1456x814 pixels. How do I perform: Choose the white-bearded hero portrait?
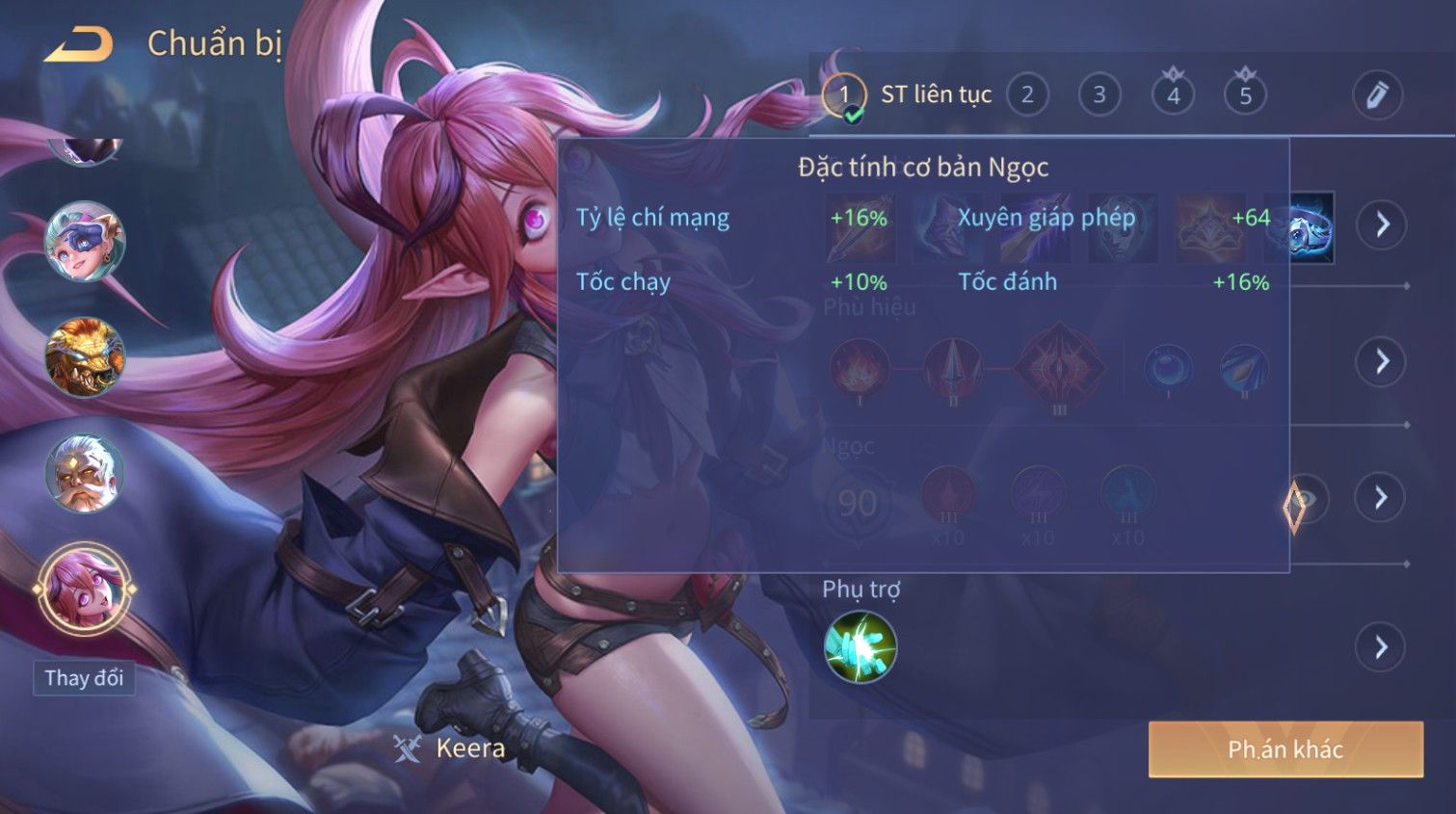(84, 473)
